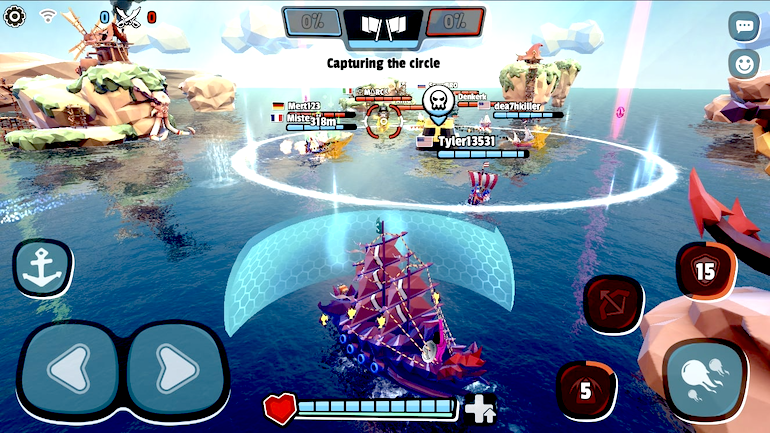Activate the shield ability showing 15
Viewport: 770px width, 433px height.
706,270
